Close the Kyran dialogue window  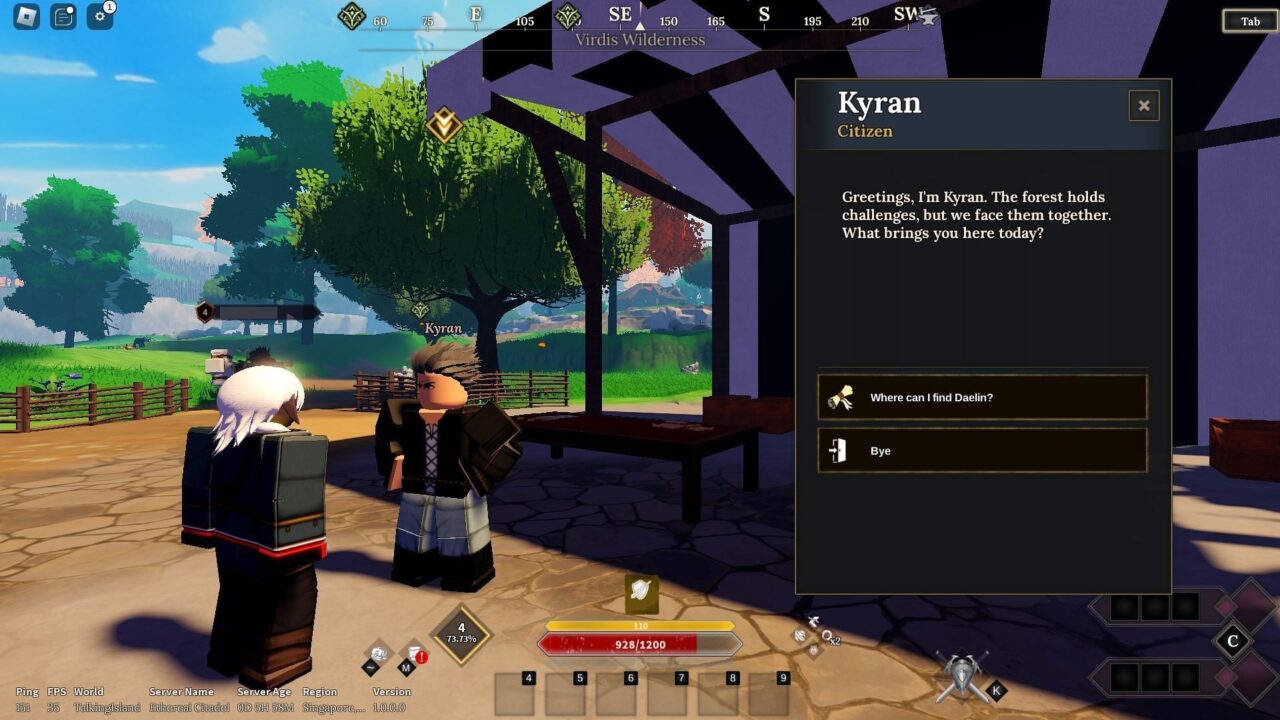1143,106
